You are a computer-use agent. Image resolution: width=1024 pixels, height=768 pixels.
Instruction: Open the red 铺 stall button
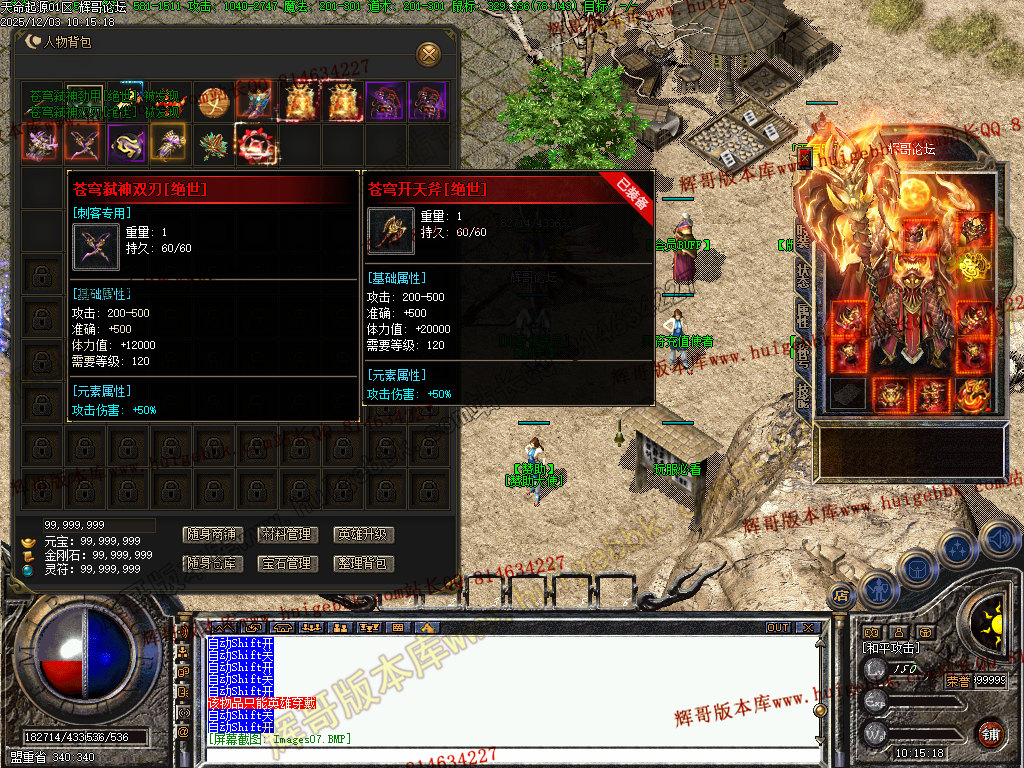pyautogui.click(x=991, y=732)
